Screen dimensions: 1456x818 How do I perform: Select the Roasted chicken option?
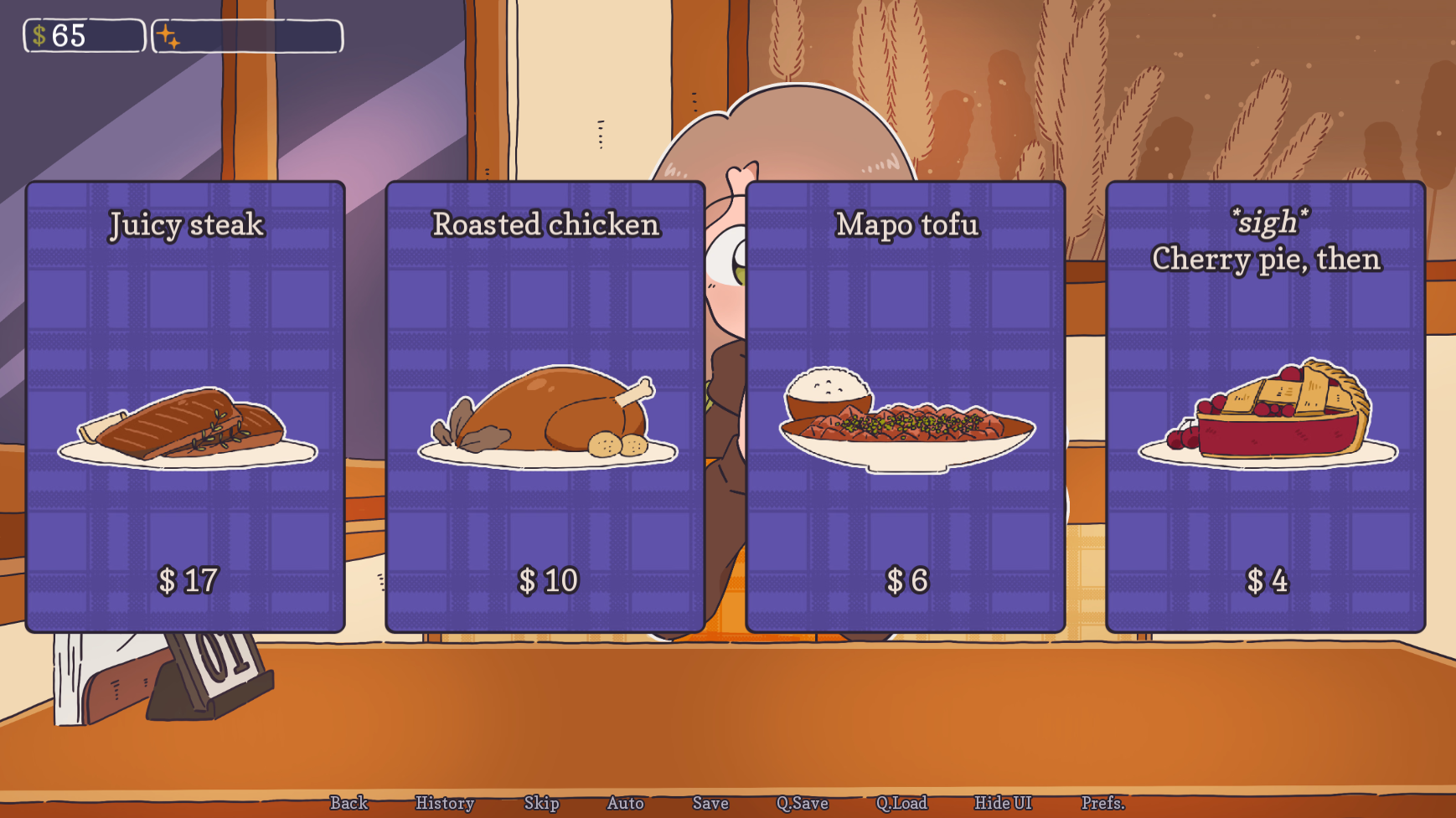[545, 407]
